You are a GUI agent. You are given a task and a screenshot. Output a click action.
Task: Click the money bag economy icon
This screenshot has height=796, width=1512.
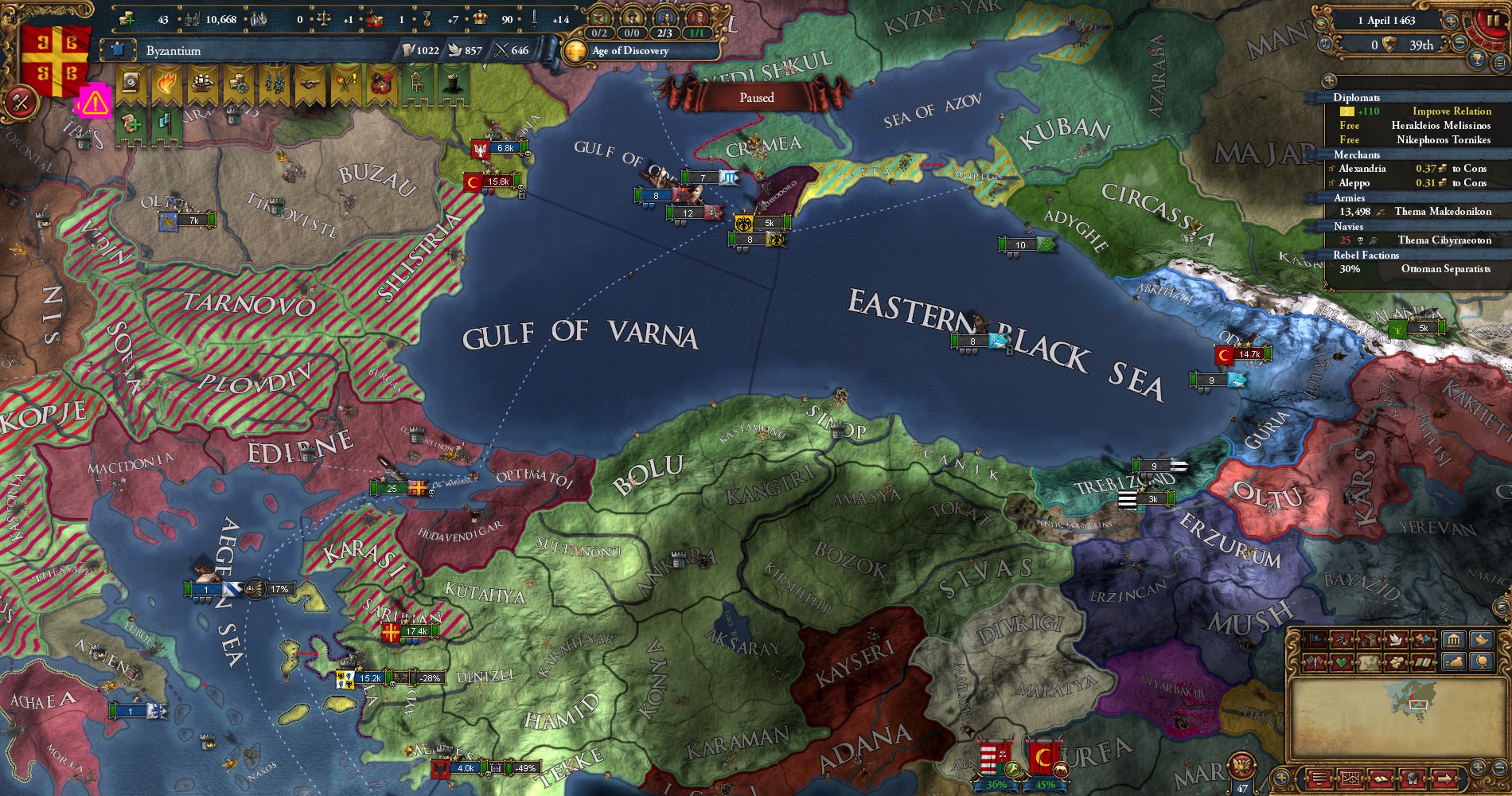(x=1455, y=661)
